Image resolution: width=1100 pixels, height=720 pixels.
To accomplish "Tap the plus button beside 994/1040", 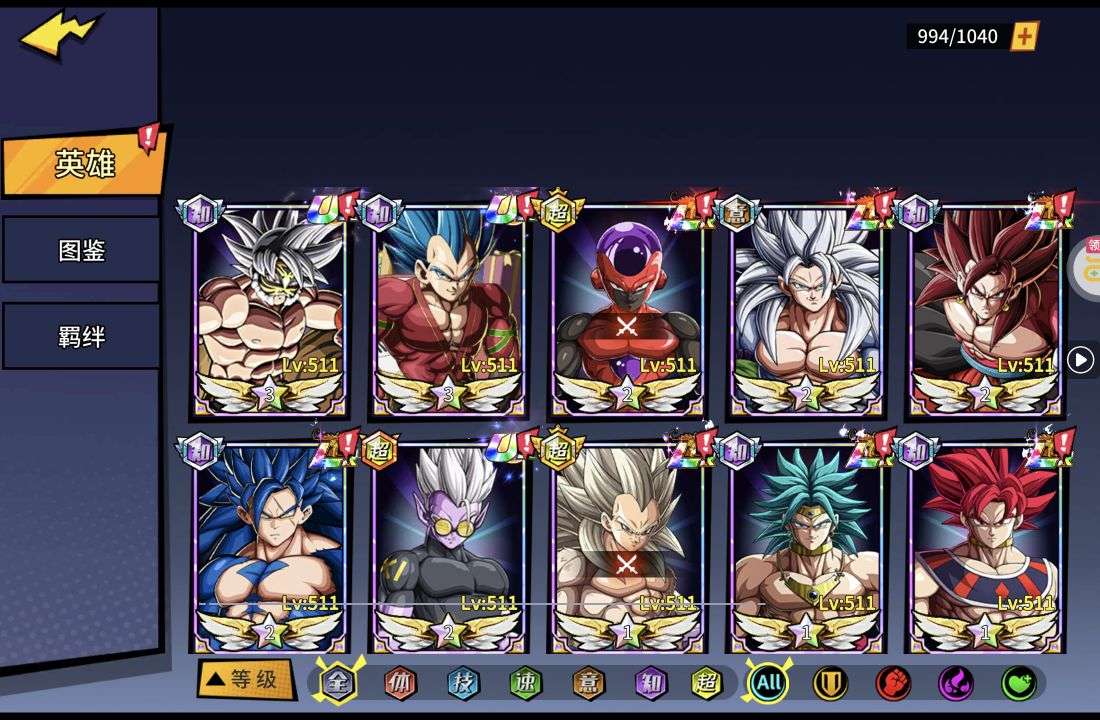I will click(1025, 37).
